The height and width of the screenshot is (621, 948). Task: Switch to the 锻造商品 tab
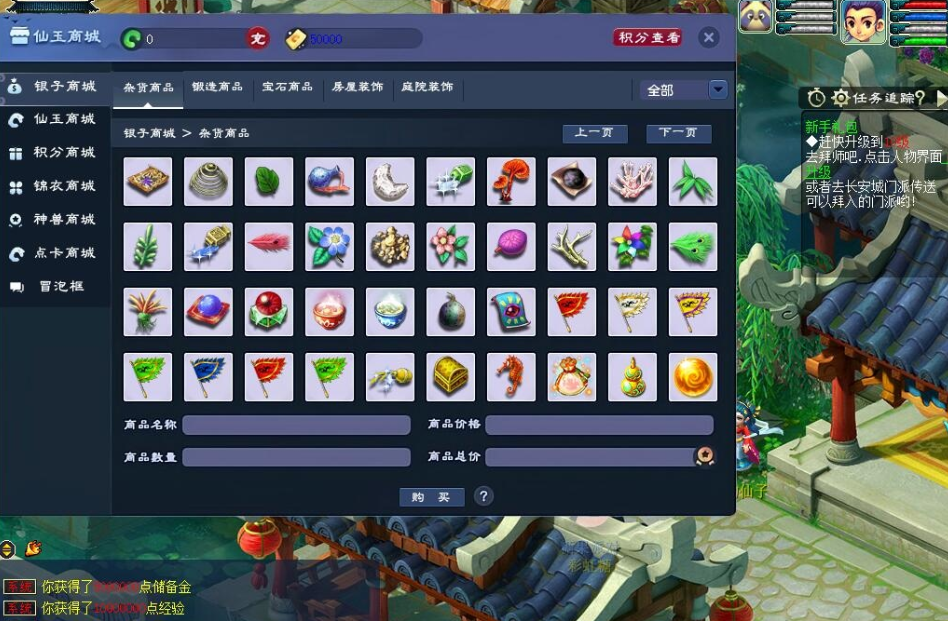(217, 87)
